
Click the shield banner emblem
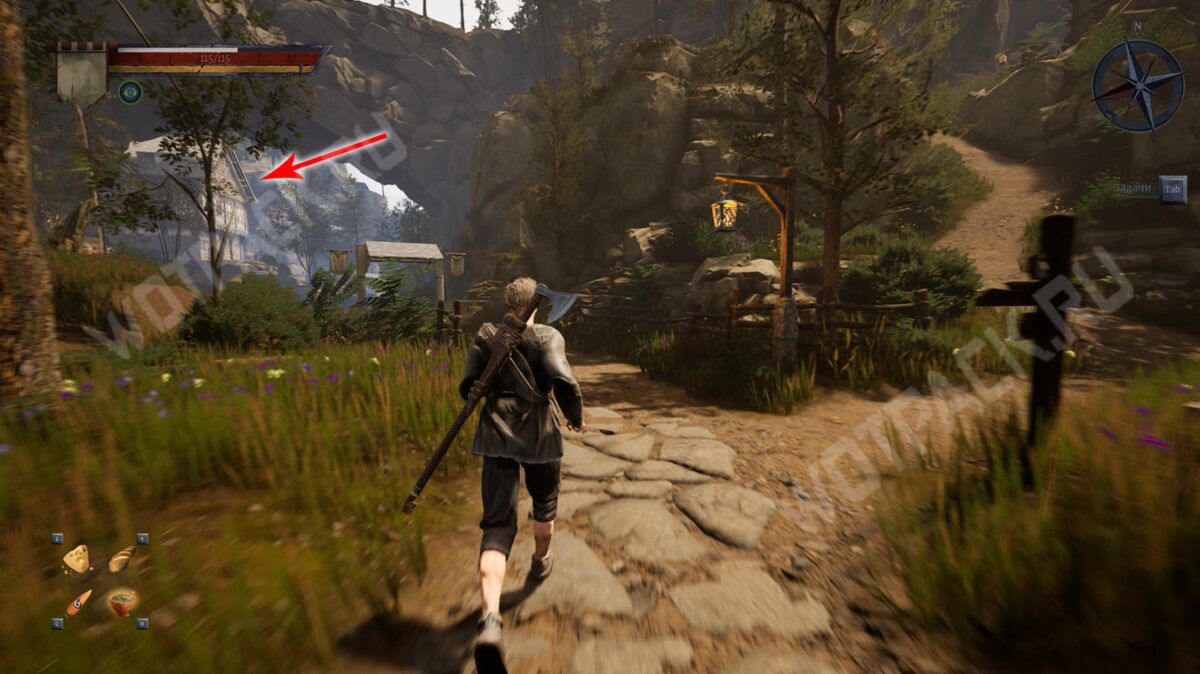click(x=82, y=72)
